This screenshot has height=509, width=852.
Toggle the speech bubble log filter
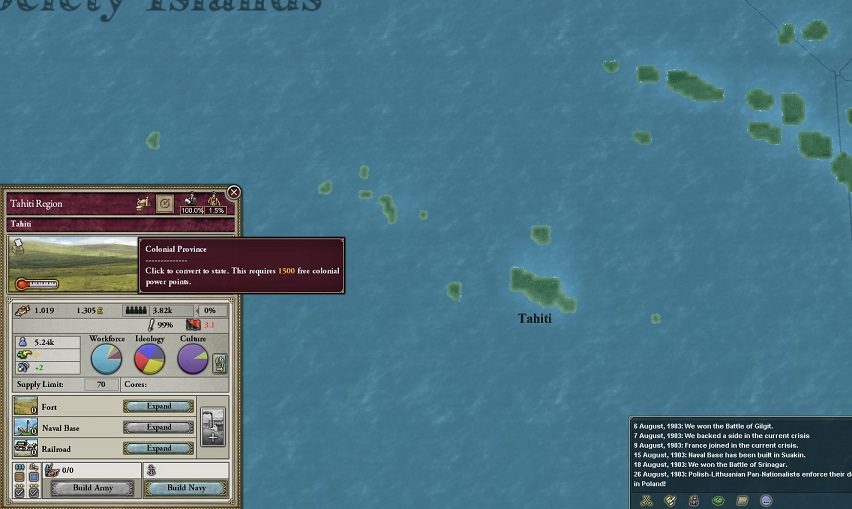click(x=765, y=499)
